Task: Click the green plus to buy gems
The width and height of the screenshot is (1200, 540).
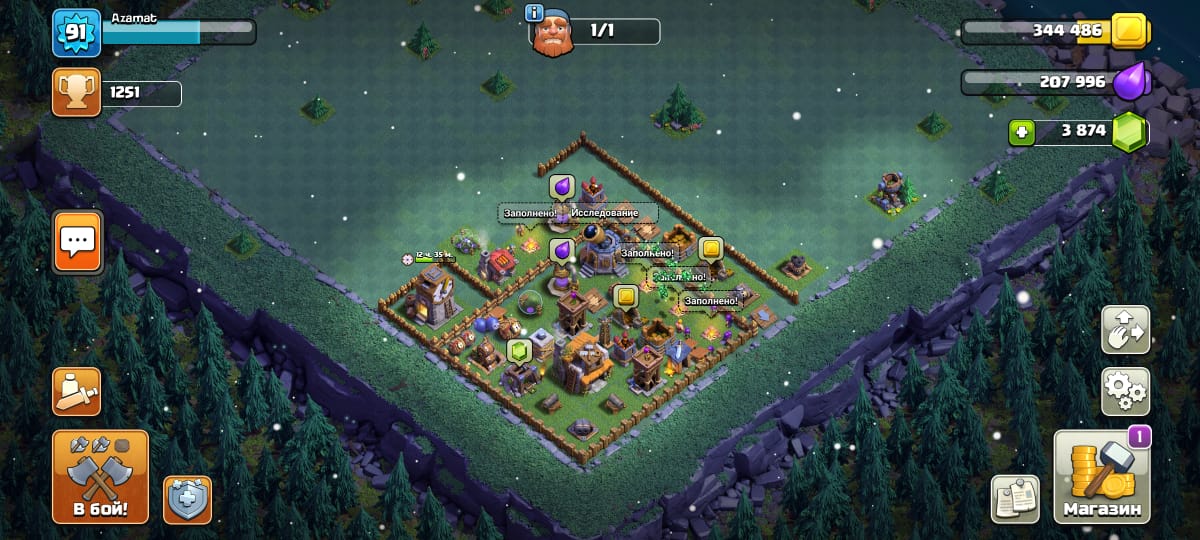Action: coord(1021,132)
